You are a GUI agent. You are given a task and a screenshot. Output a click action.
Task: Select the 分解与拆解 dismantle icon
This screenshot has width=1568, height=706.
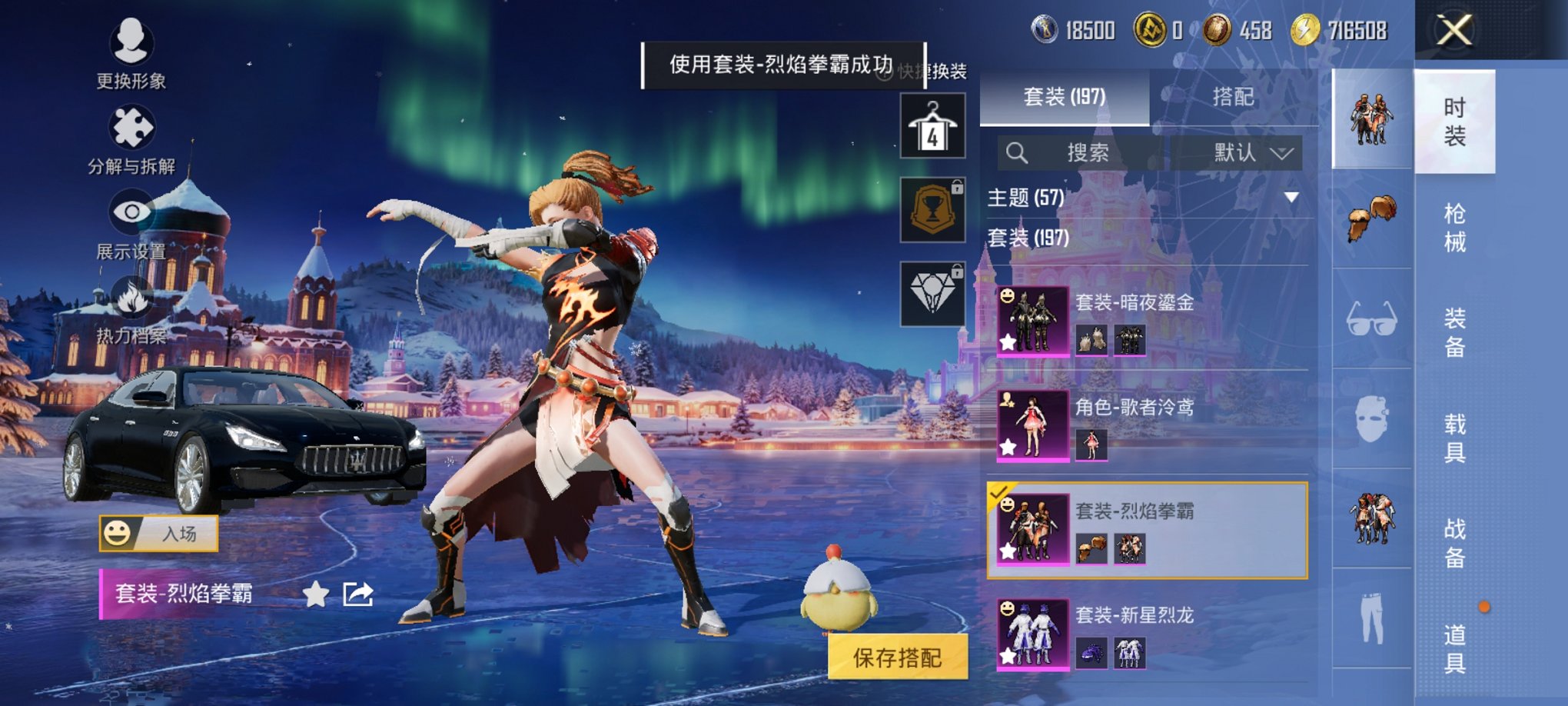click(132, 127)
